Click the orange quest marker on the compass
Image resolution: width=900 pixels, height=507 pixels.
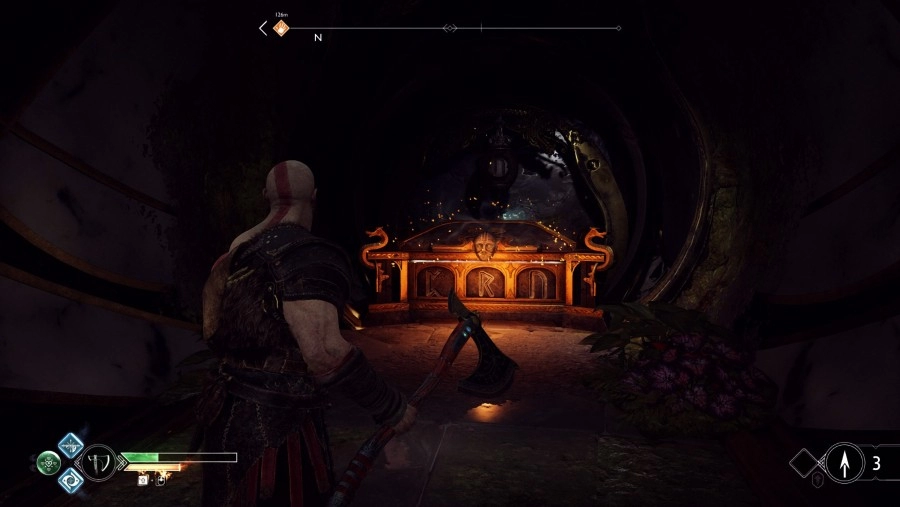pyautogui.click(x=281, y=28)
